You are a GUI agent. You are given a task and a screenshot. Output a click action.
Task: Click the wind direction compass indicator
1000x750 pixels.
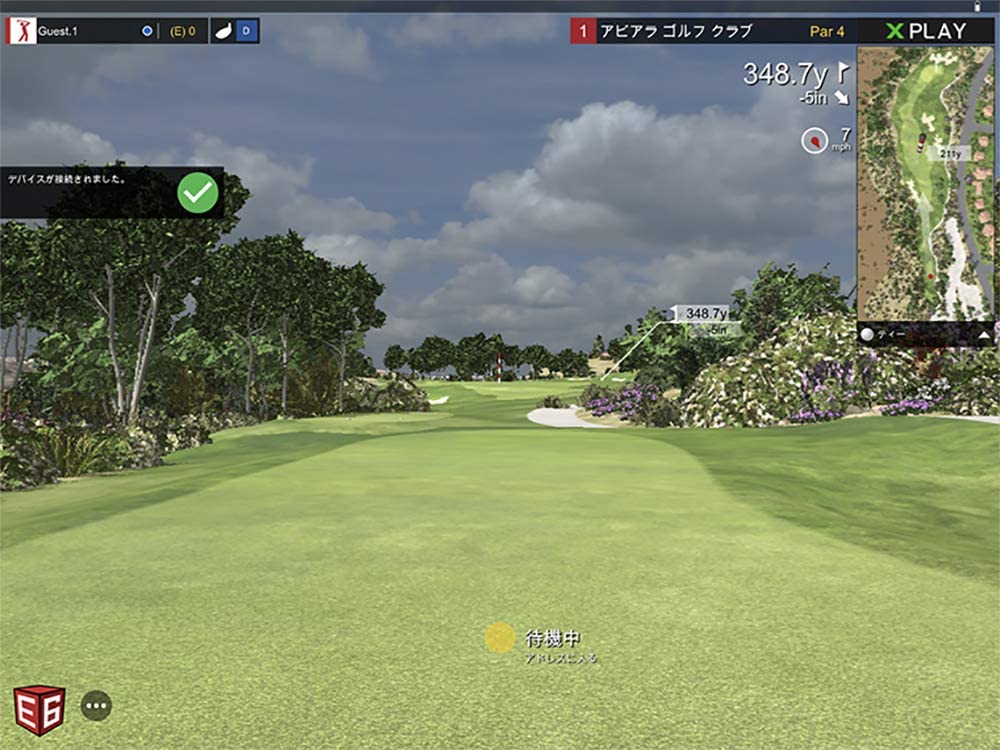pos(815,141)
